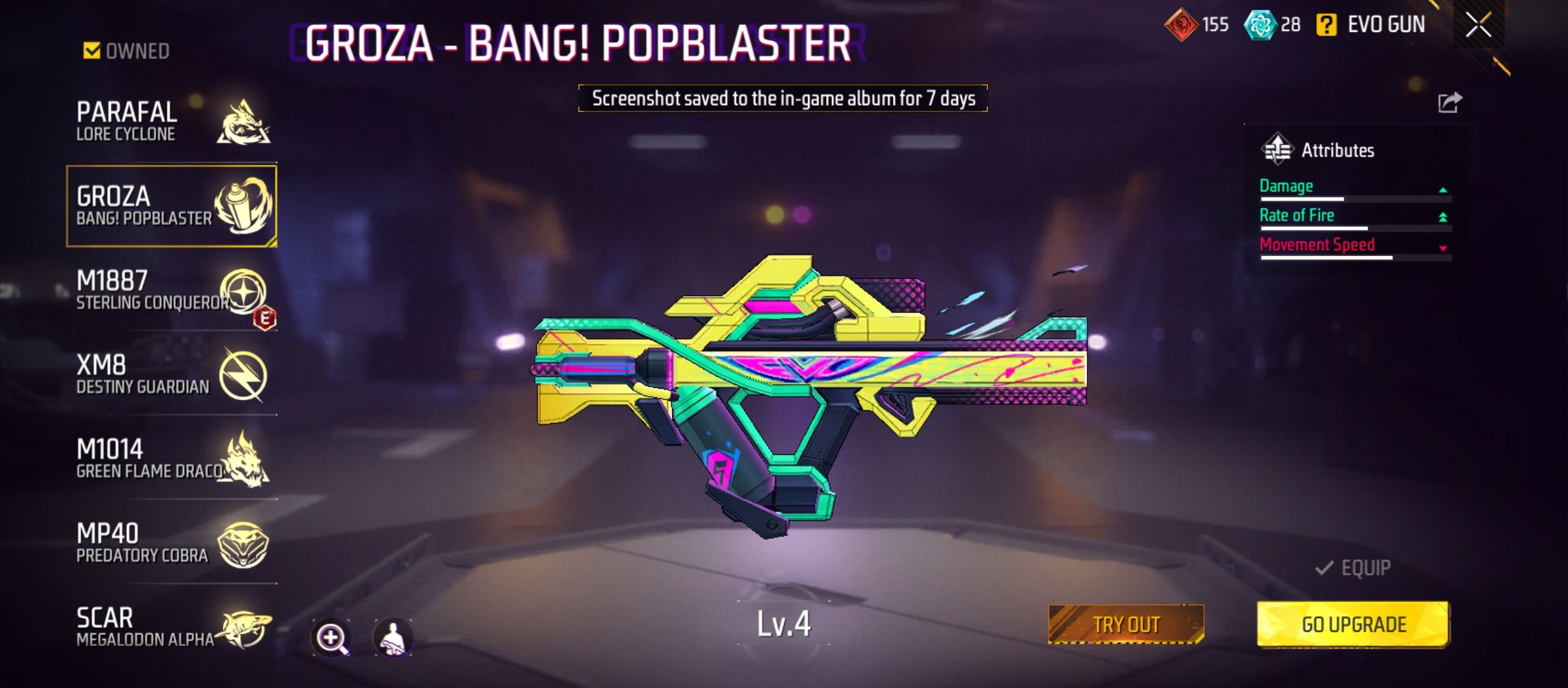Choose the MP40 Predatory Cobra skin
The image size is (1568, 688).
(171, 543)
